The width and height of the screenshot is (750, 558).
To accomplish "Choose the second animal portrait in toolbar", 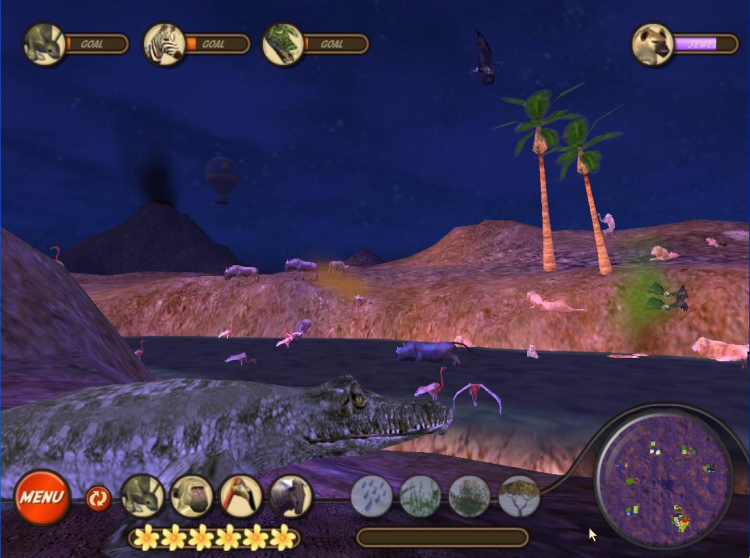I will point(191,496).
